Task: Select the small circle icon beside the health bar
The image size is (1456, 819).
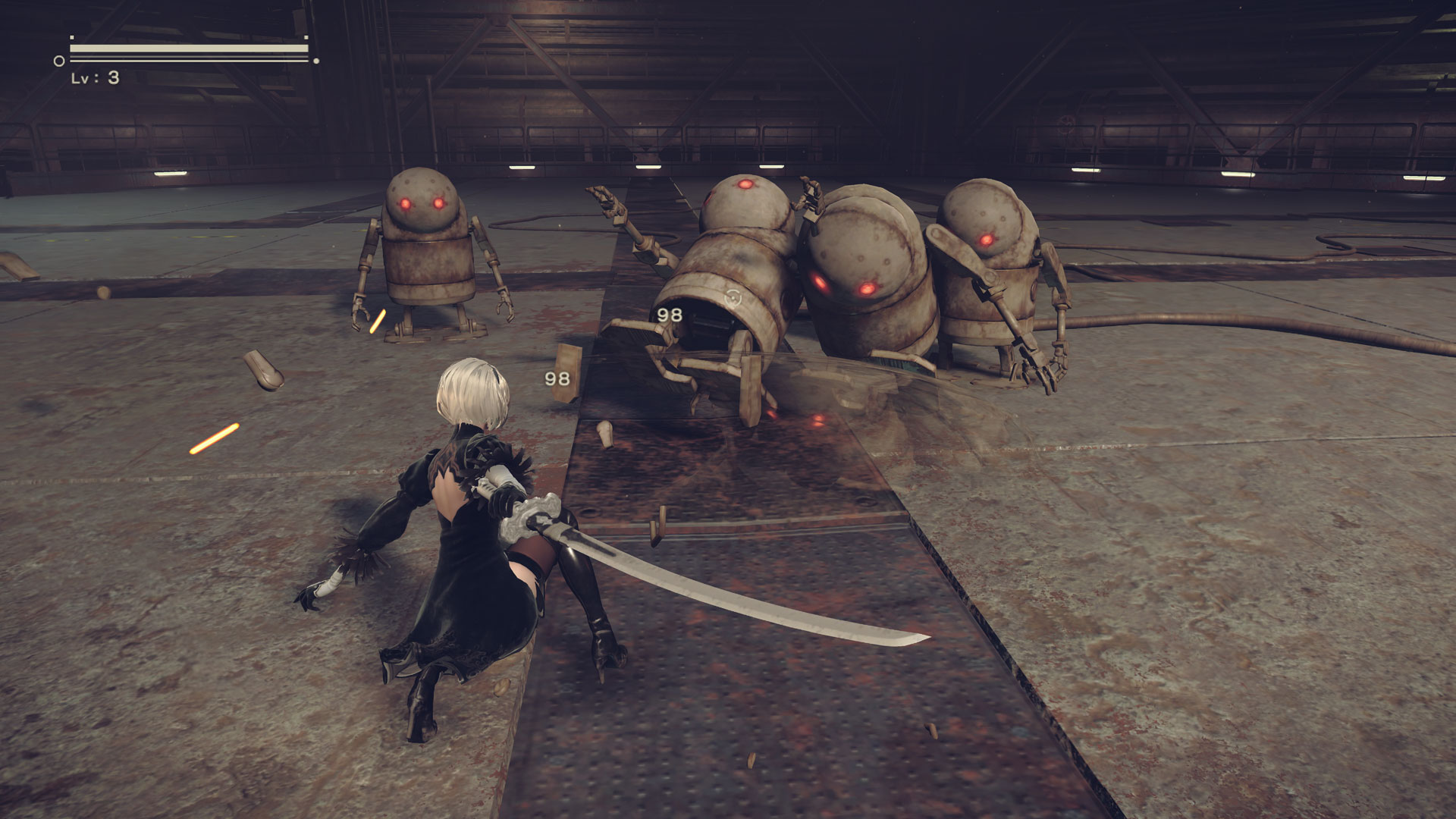Action: [x=58, y=59]
